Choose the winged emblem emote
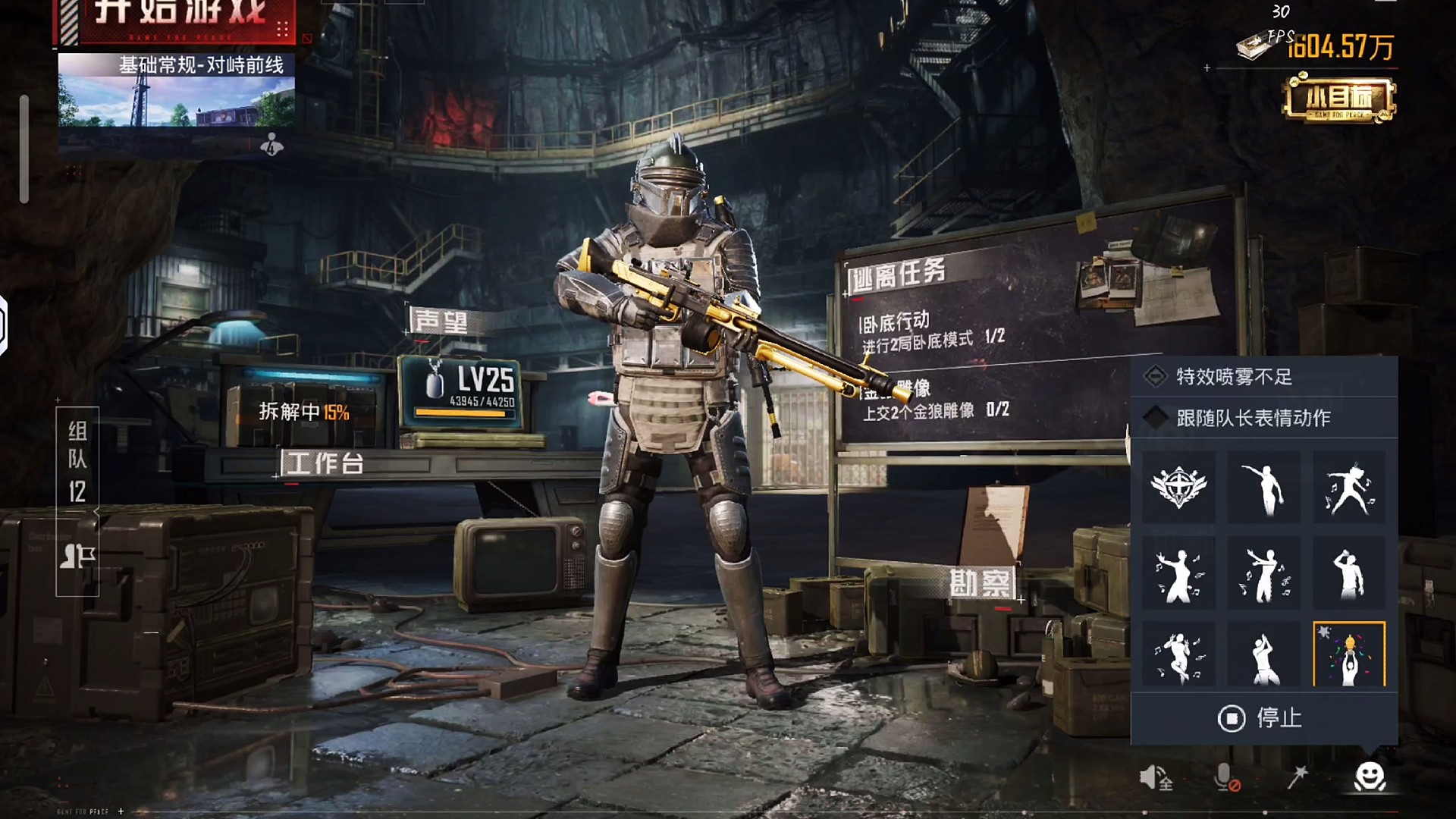The image size is (1456, 819). click(1178, 487)
